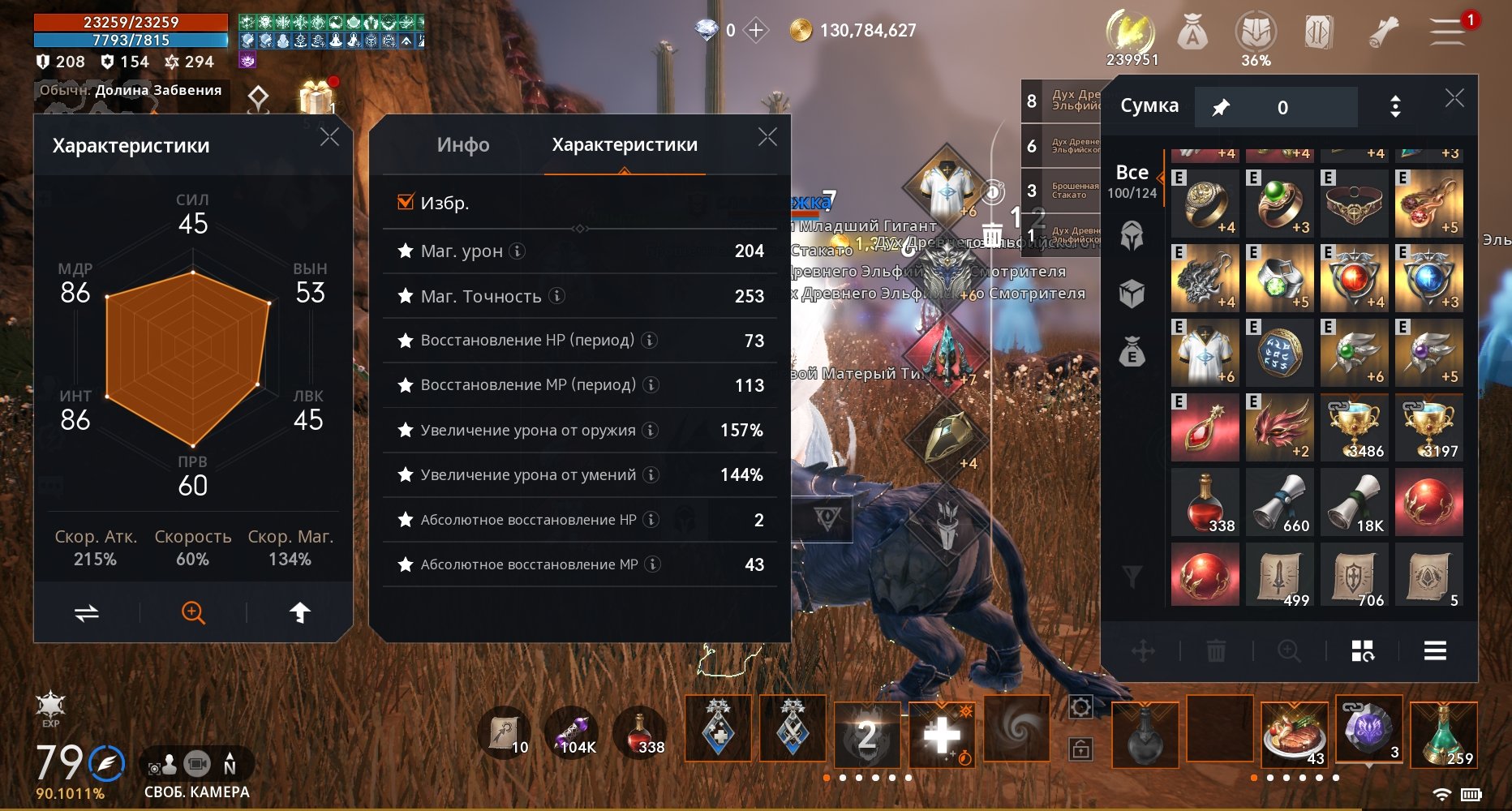The image size is (1512, 811).
Task: Open the gift box reward icon
Action: point(316,98)
